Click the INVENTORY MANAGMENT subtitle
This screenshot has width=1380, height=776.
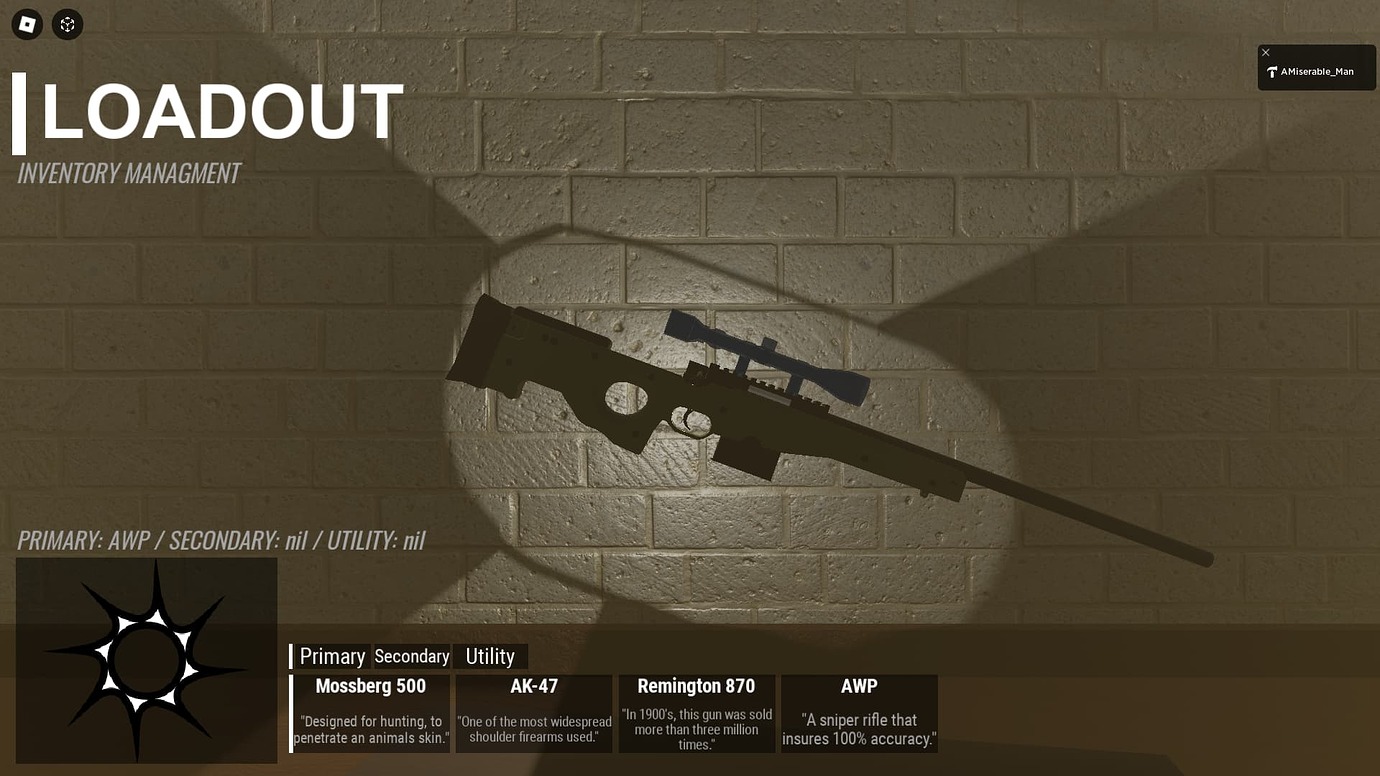click(x=128, y=172)
